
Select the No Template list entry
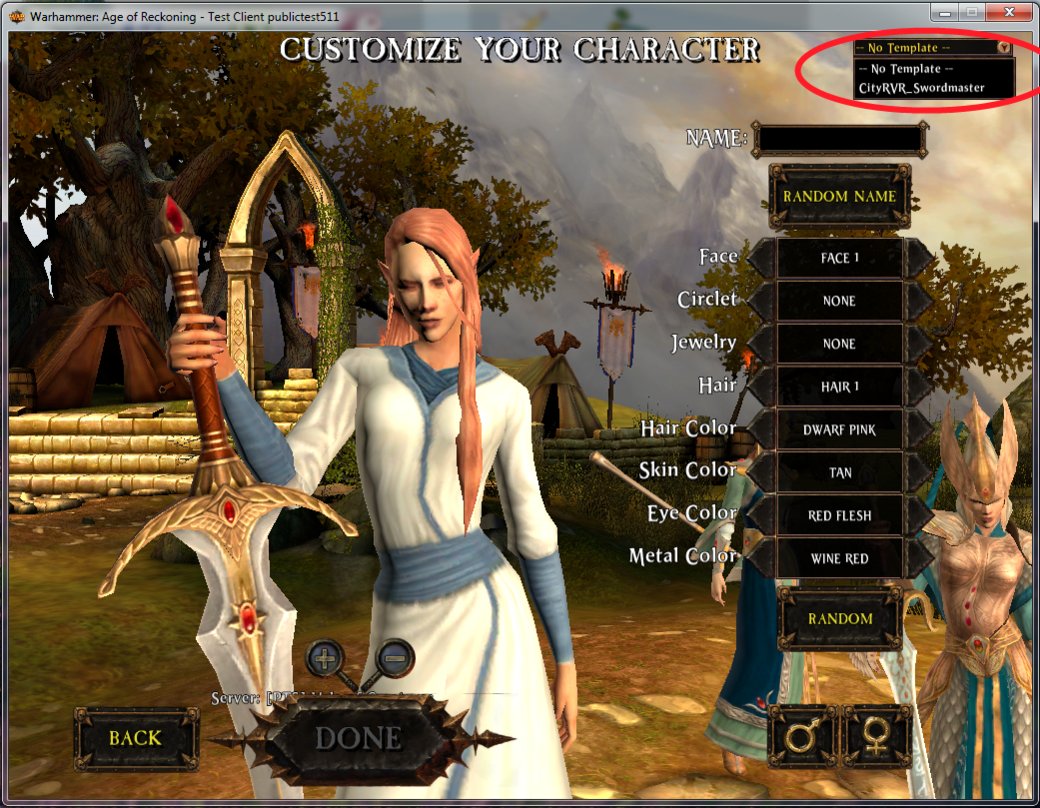coord(905,69)
